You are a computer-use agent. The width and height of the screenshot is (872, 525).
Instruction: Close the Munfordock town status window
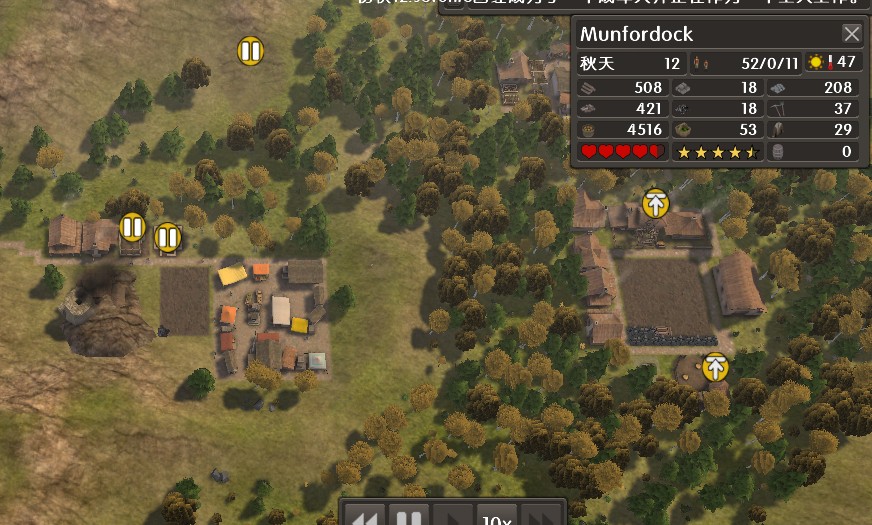coord(851,34)
